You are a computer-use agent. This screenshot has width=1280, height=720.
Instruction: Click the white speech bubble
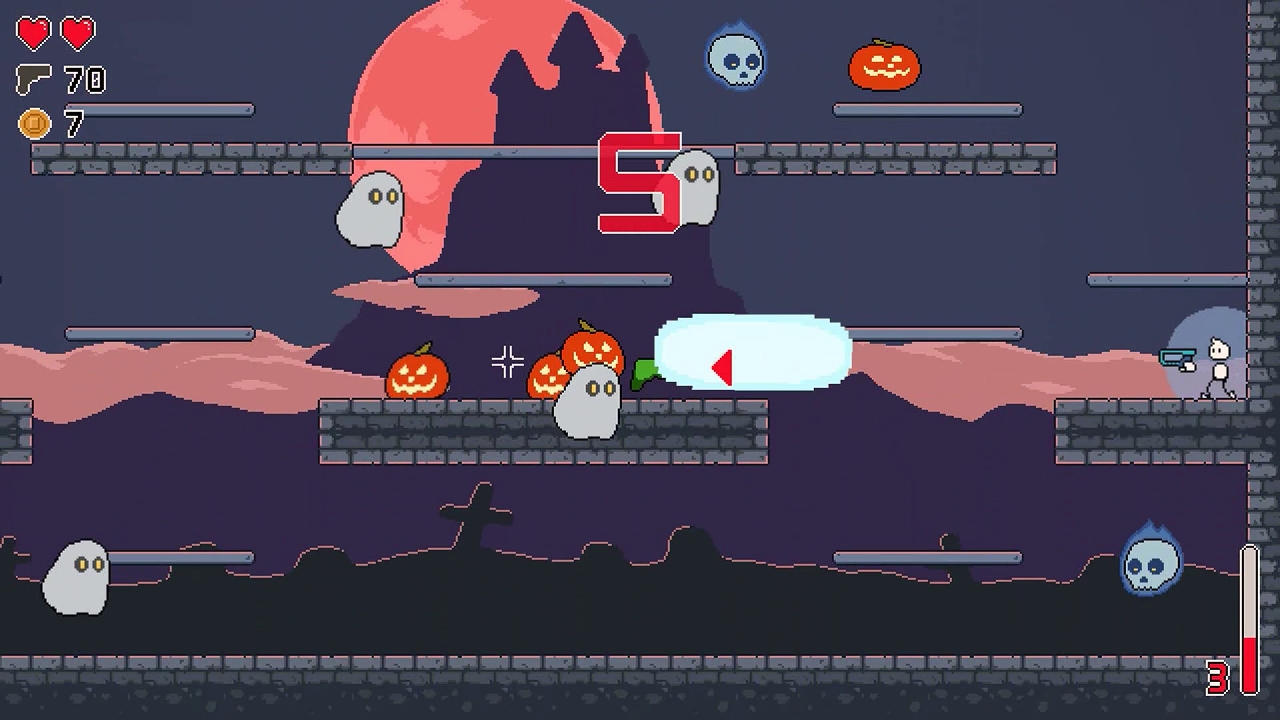pyautogui.click(x=748, y=352)
